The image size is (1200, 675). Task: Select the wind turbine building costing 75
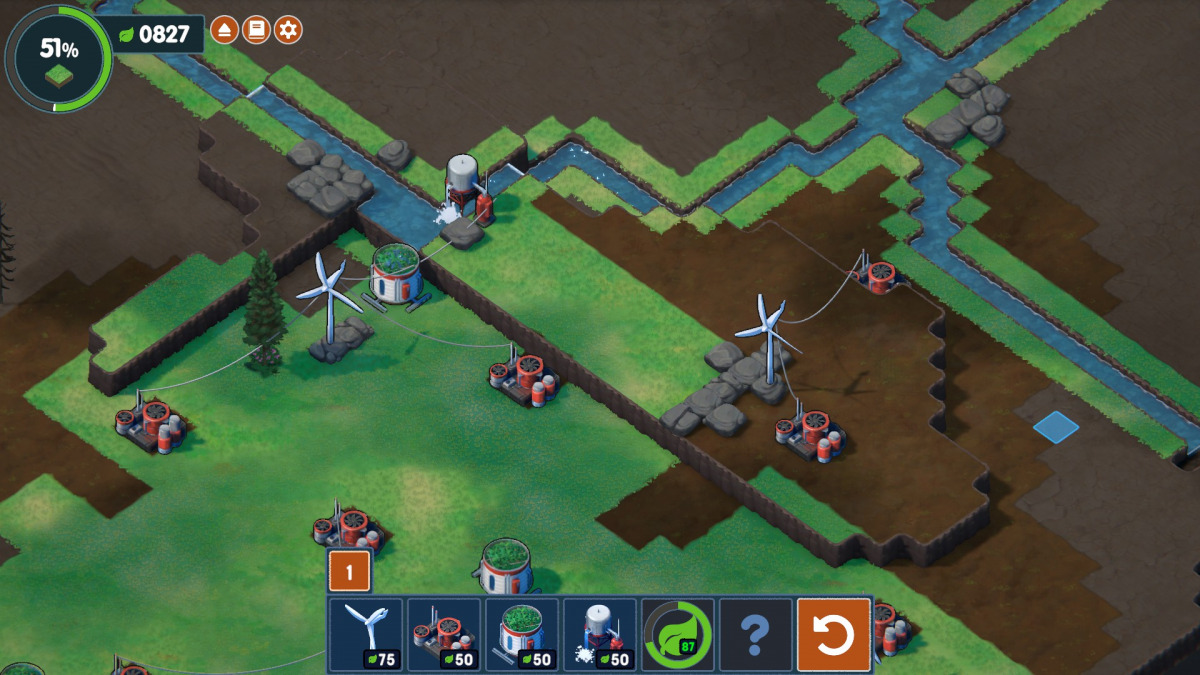tap(365, 635)
